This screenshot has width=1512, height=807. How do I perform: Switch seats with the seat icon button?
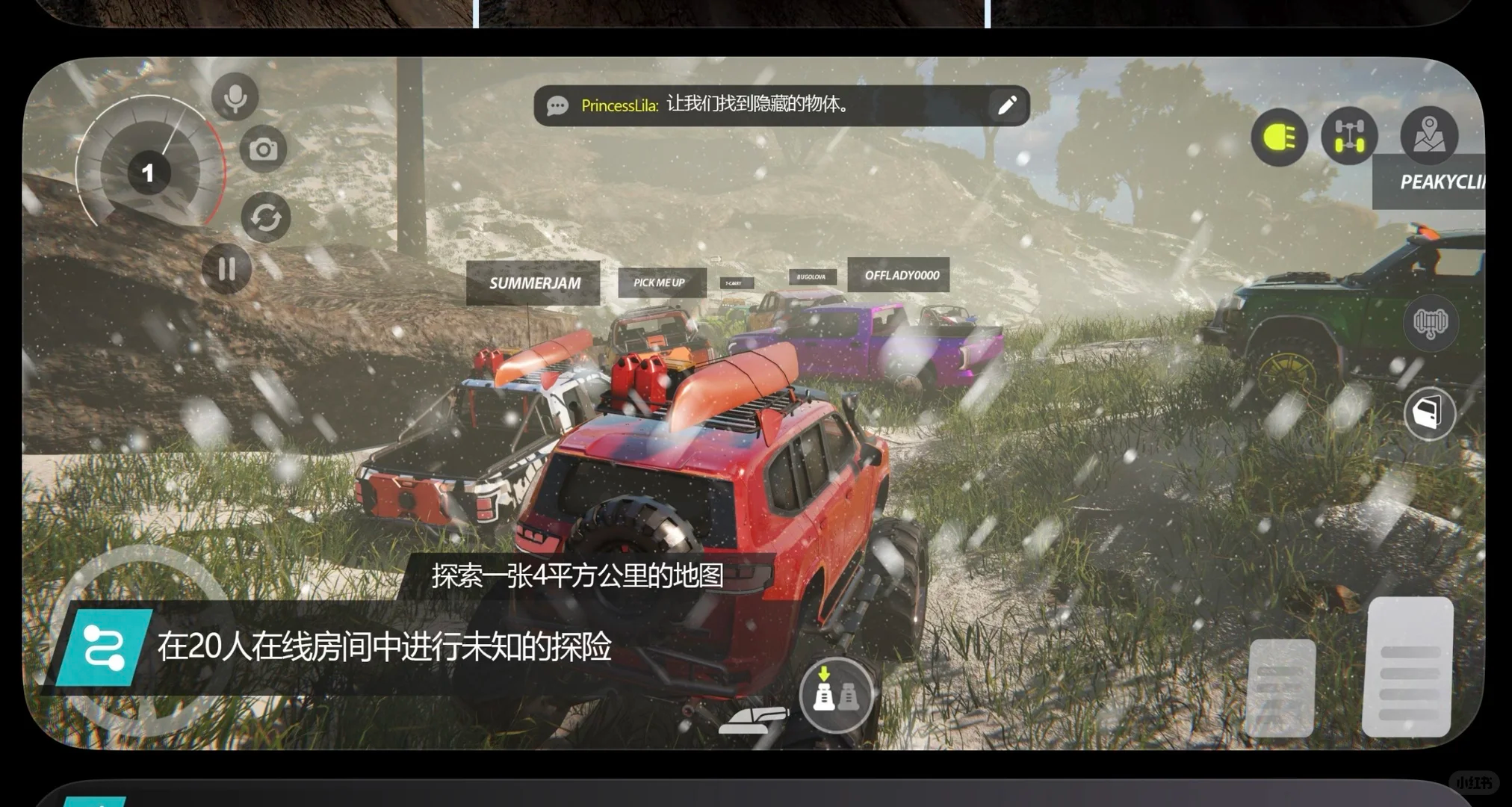835,693
